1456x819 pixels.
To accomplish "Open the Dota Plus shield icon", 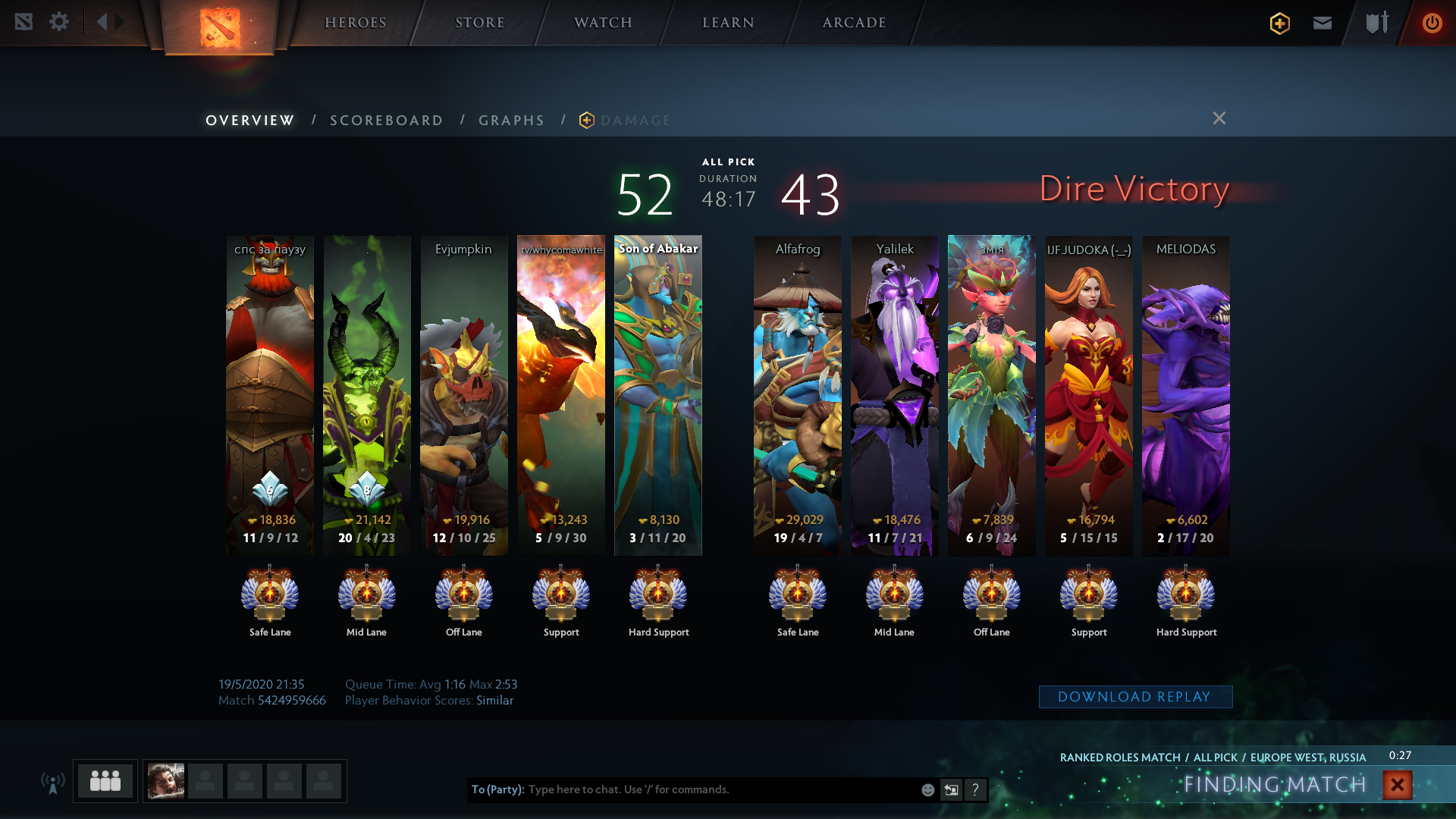I will coord(1280,24).
